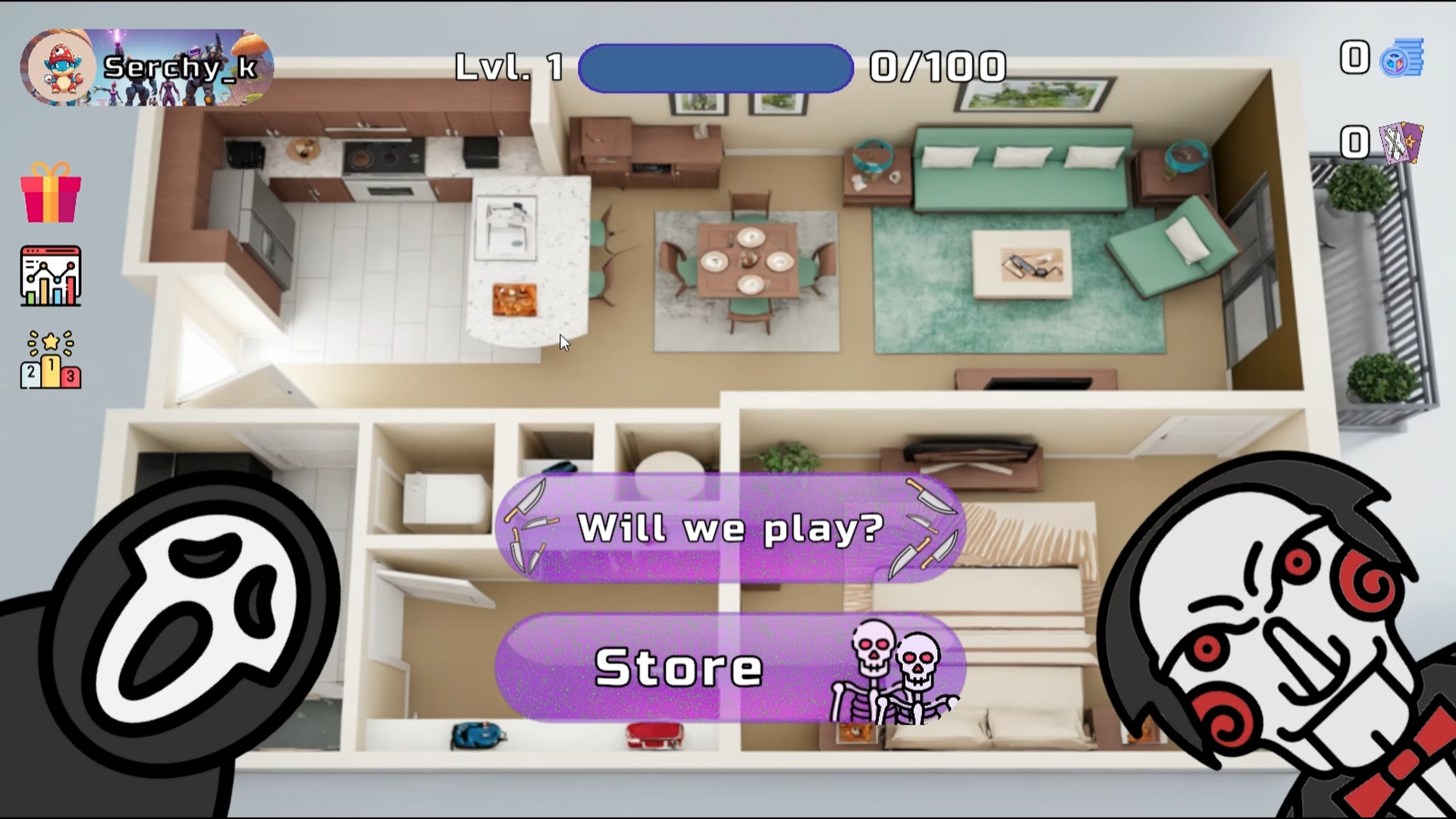This screenshot has width=1456, height=819.
Task: Click the blue car in the garage
Action: pos(479,733)
